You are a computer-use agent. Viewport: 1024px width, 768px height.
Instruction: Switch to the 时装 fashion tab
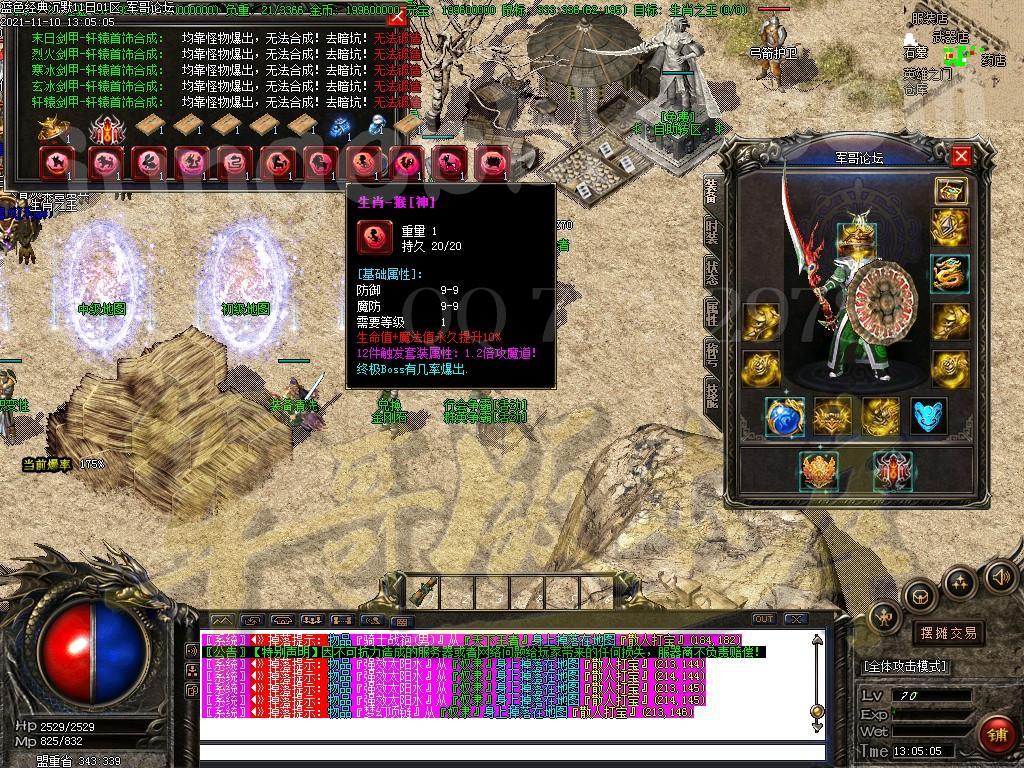coord(711,231)
